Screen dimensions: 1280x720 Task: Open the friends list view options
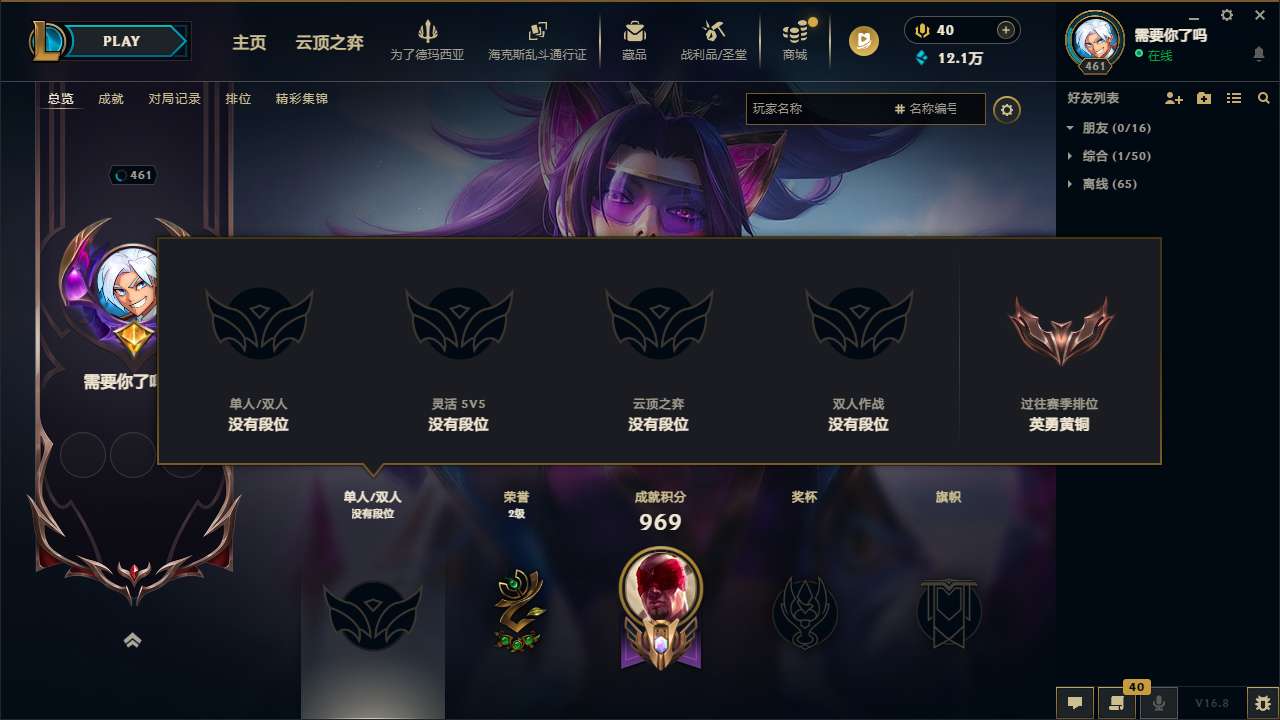tap(1233, 98)
